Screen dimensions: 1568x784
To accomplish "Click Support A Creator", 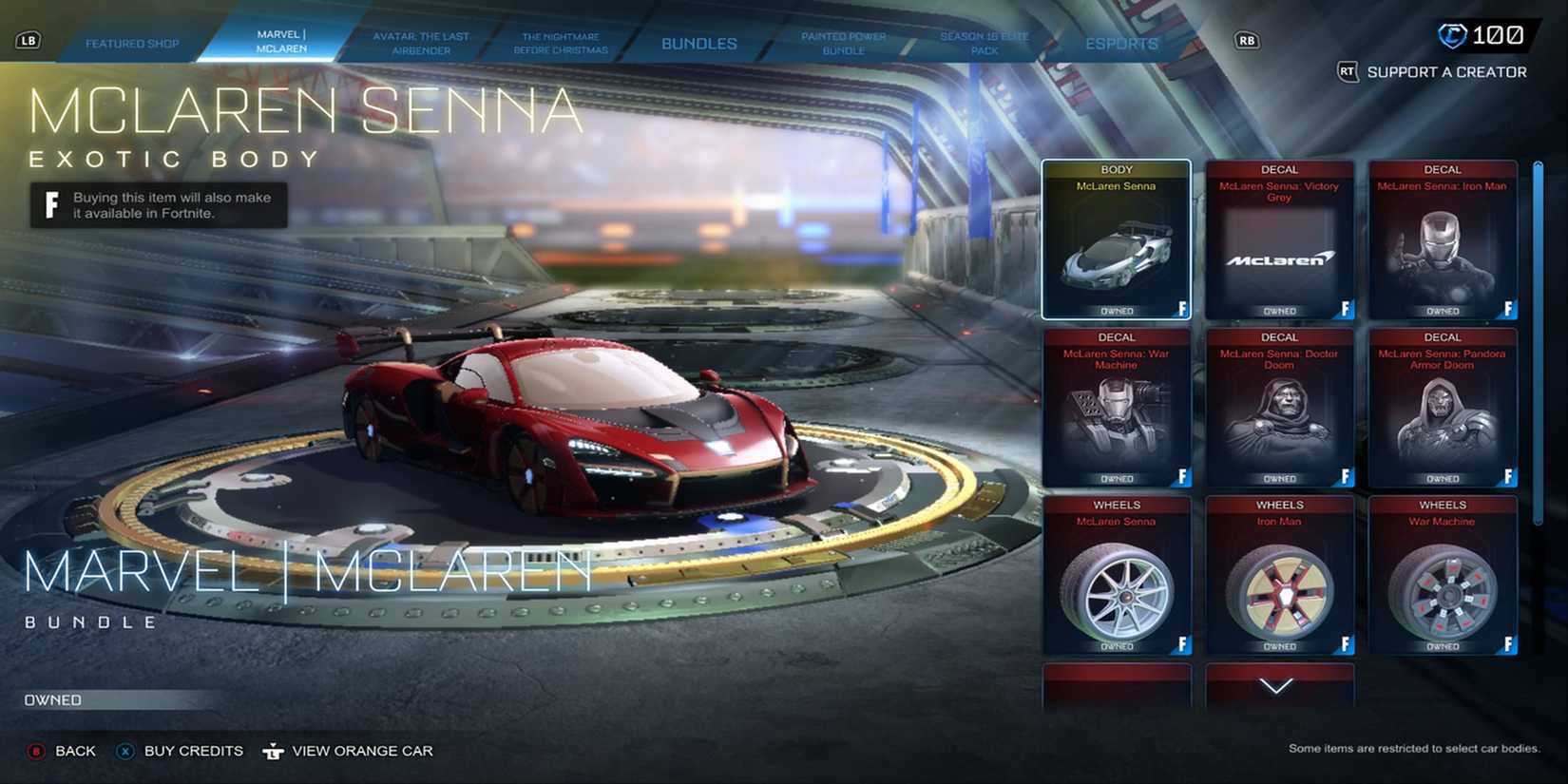I will coord(1444,72).
